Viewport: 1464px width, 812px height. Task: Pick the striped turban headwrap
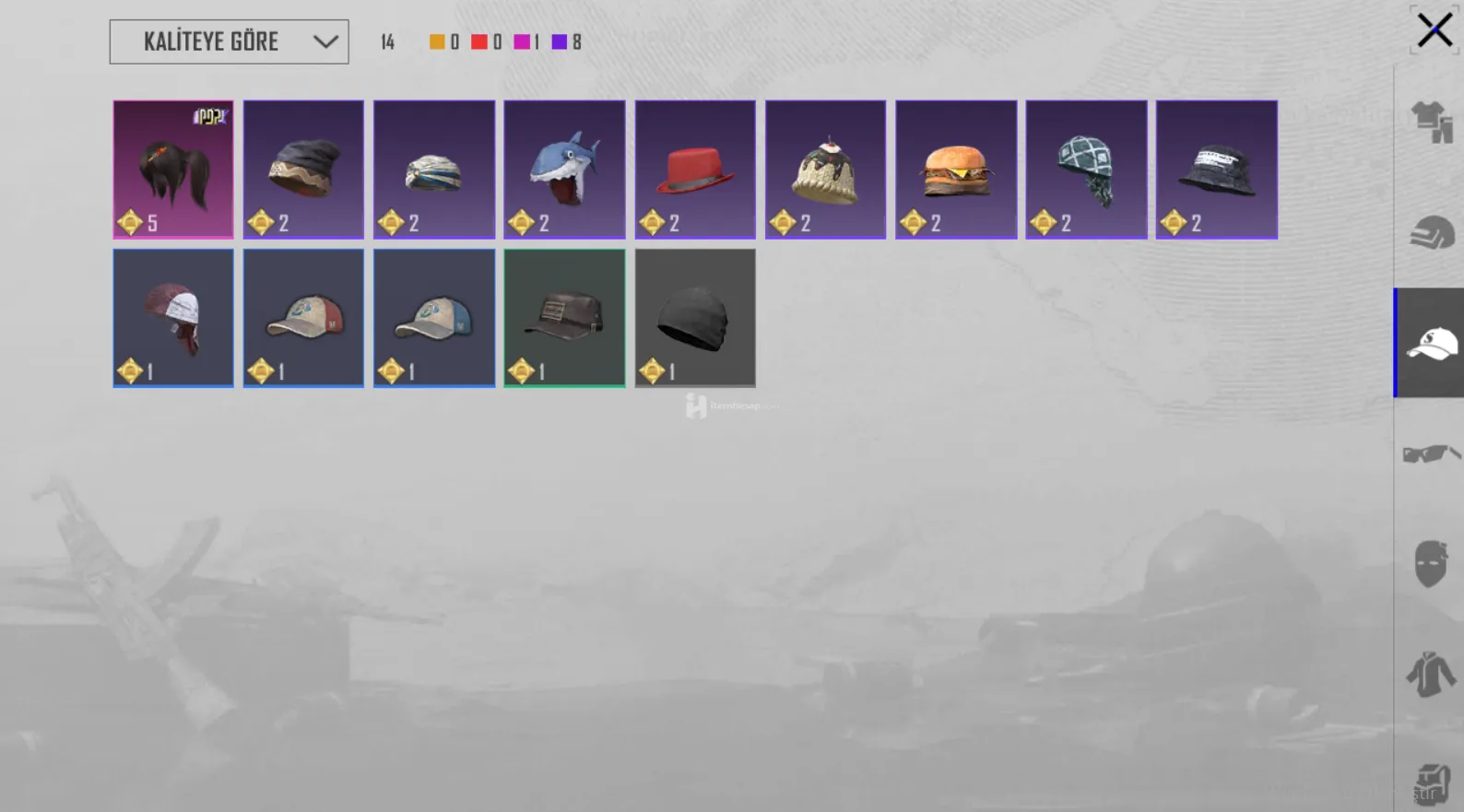[434, 170]
